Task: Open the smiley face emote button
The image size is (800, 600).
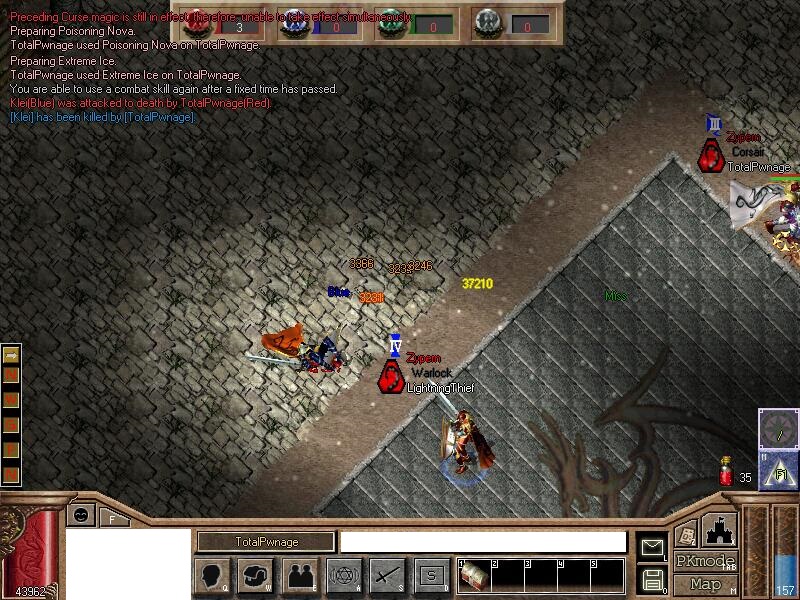Action: coord(81,514)
